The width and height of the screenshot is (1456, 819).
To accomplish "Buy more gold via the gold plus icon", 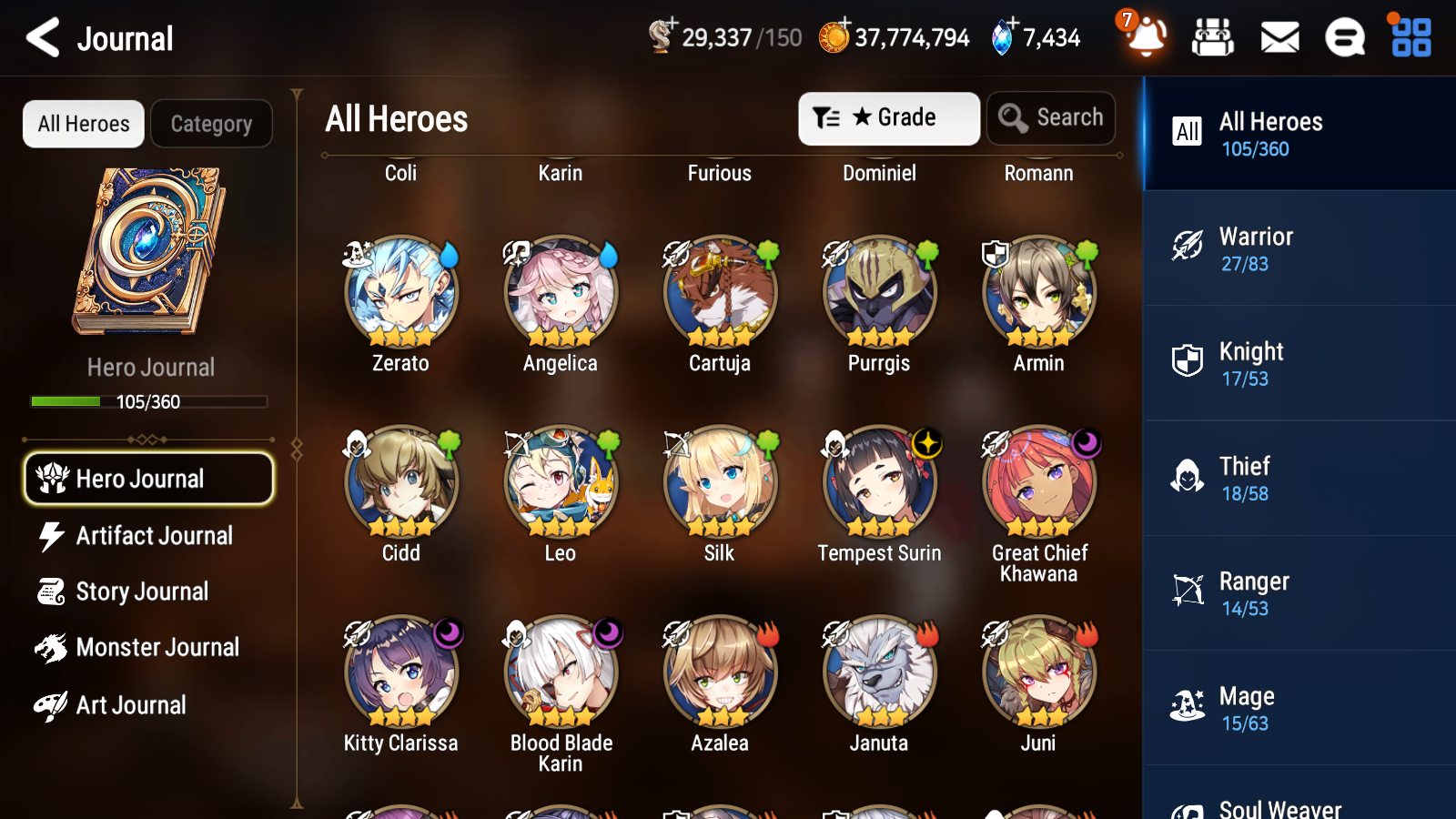I will [x=844, y=25].
